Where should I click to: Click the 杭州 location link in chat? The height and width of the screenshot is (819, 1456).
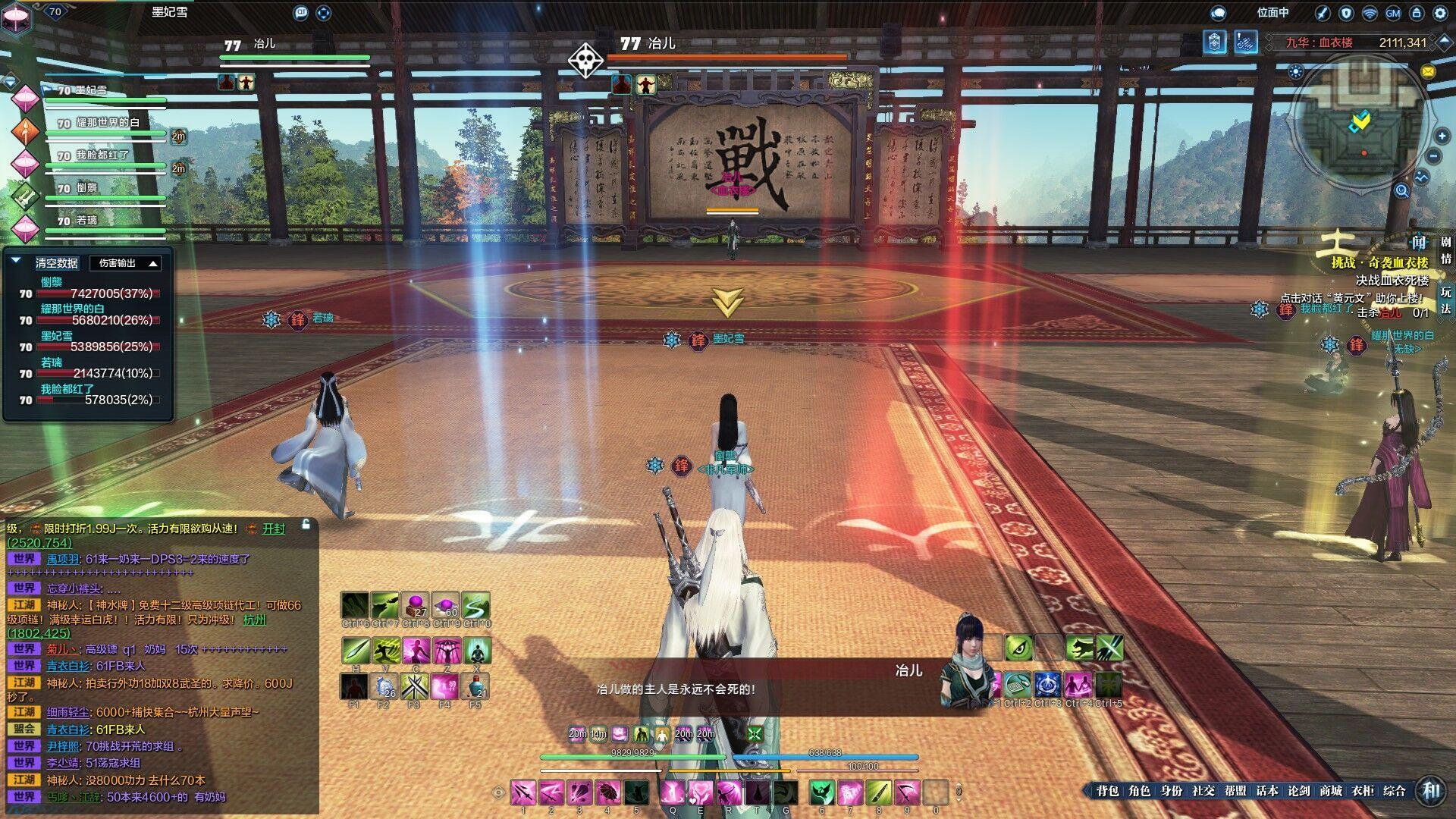(255, 620)
